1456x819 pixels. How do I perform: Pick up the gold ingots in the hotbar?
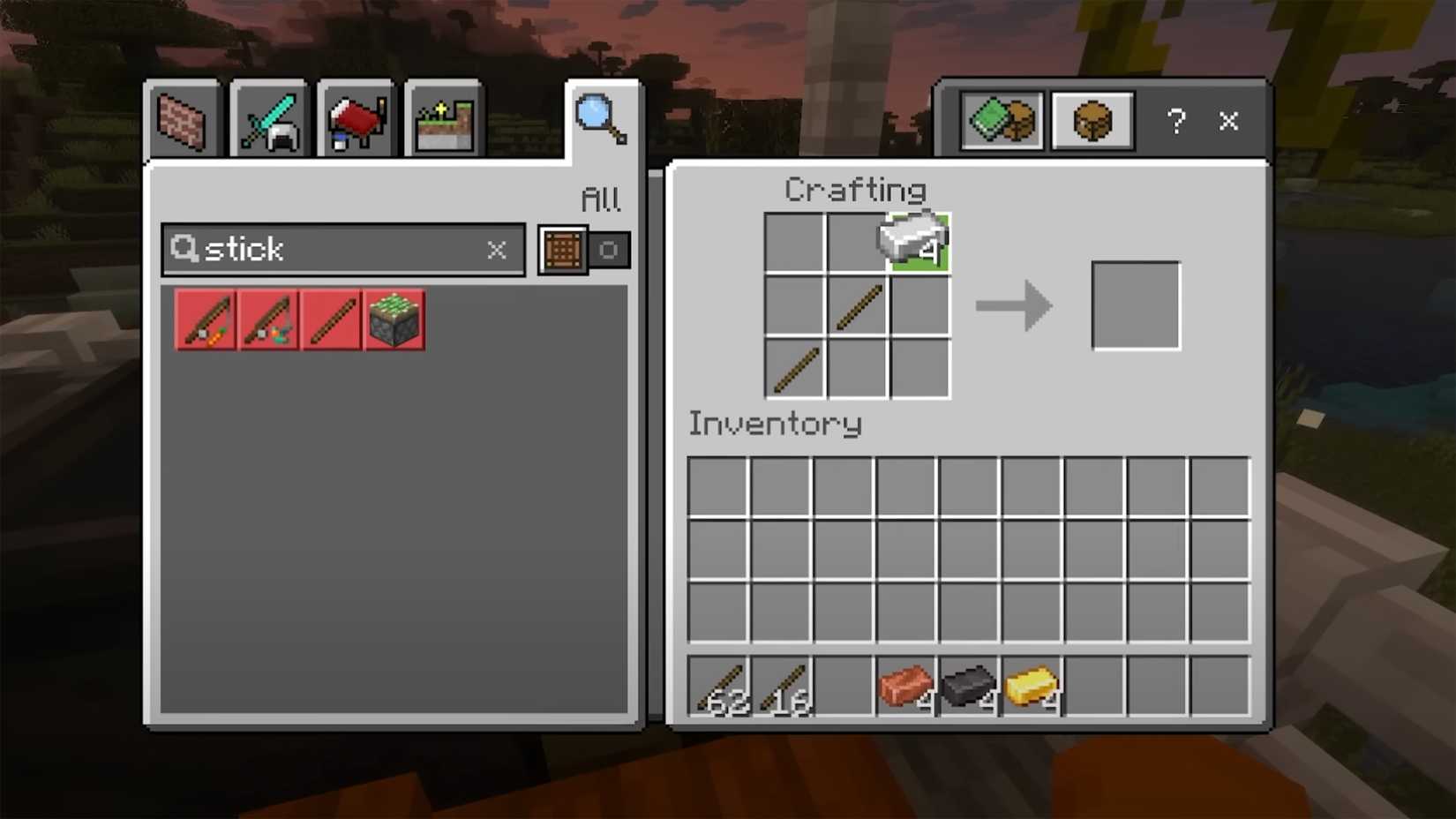(1032, 687)
